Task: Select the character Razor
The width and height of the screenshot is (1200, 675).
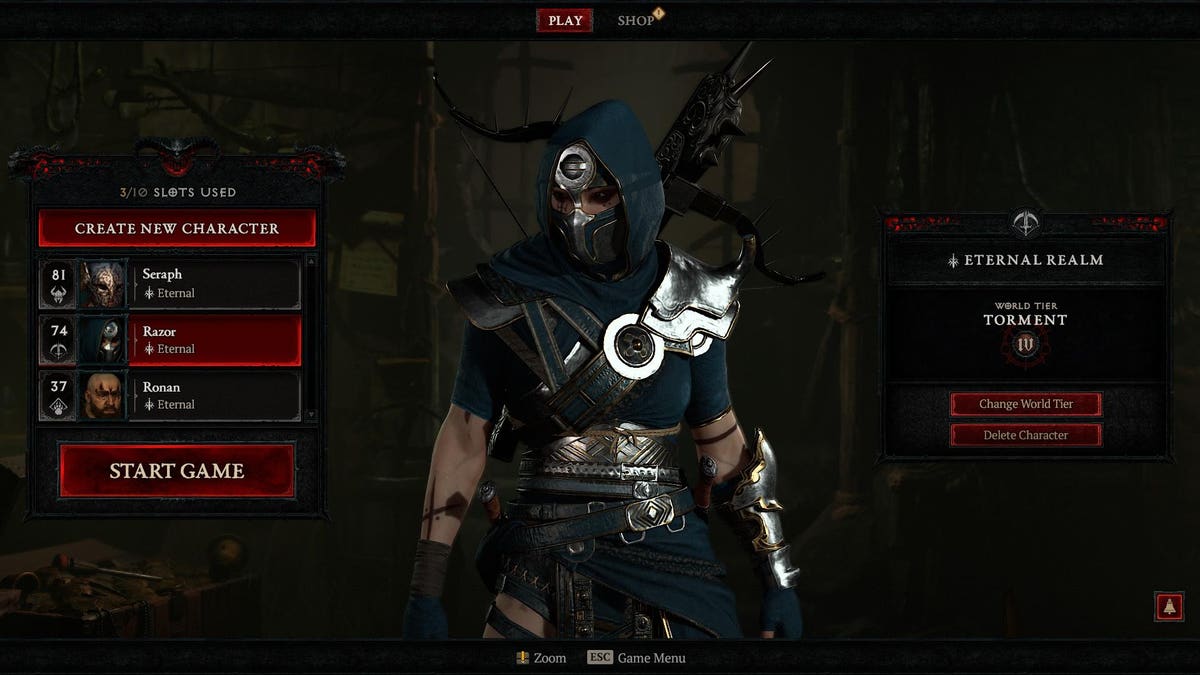Action: tap(215, 340)
